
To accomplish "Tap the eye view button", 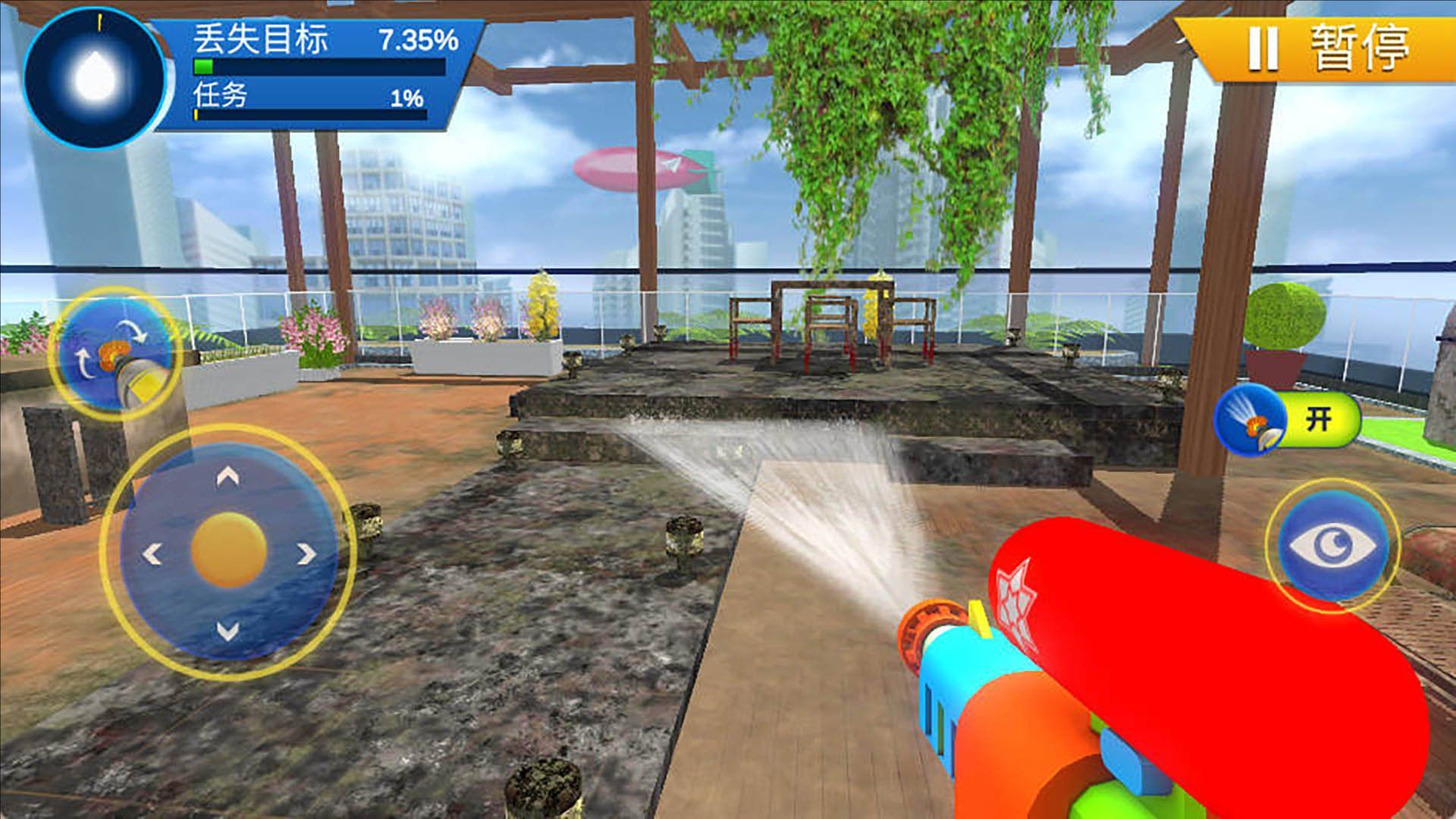I will coord(1332,546).
